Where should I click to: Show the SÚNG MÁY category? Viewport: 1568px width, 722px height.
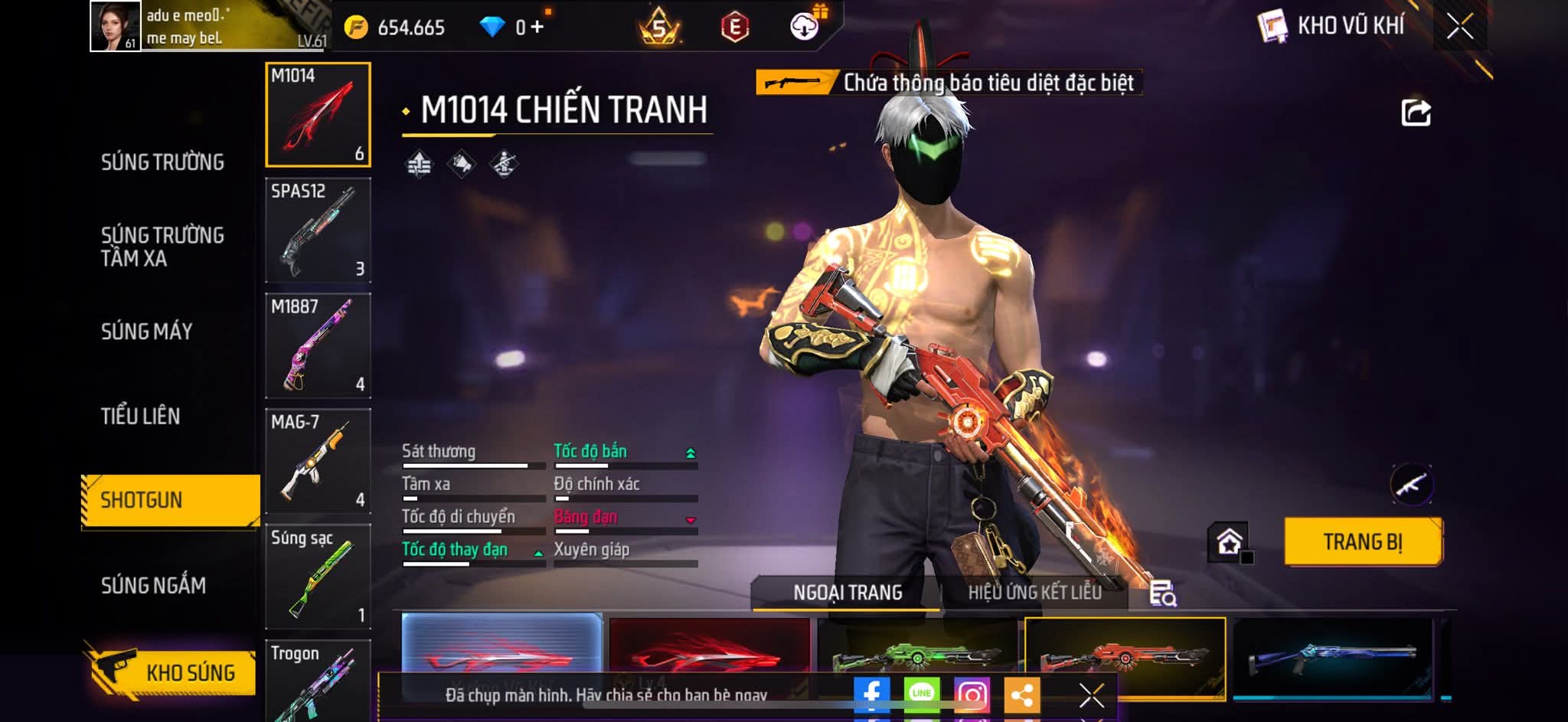147,332
